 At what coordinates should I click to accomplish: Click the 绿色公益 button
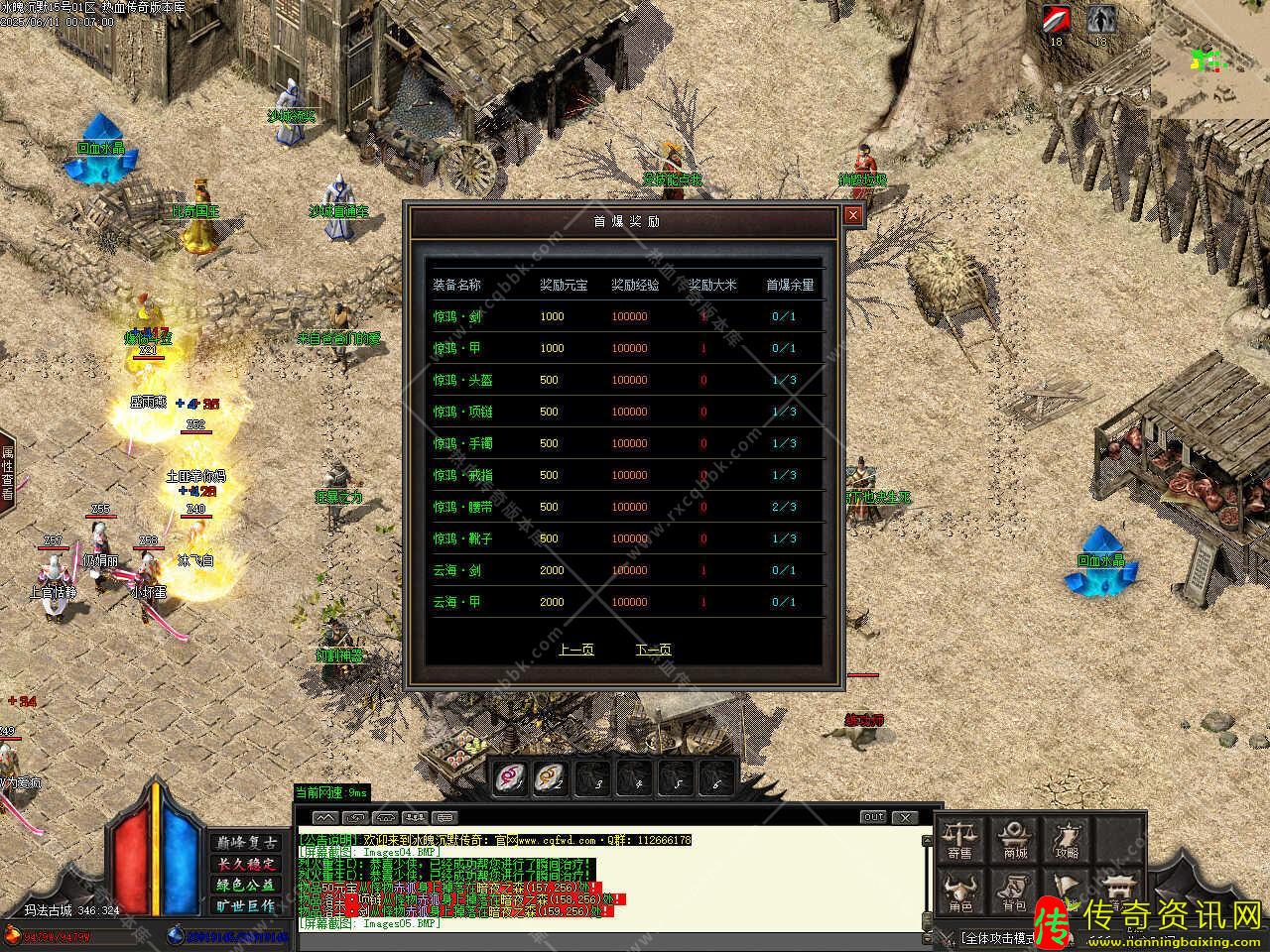pos(246,885)
